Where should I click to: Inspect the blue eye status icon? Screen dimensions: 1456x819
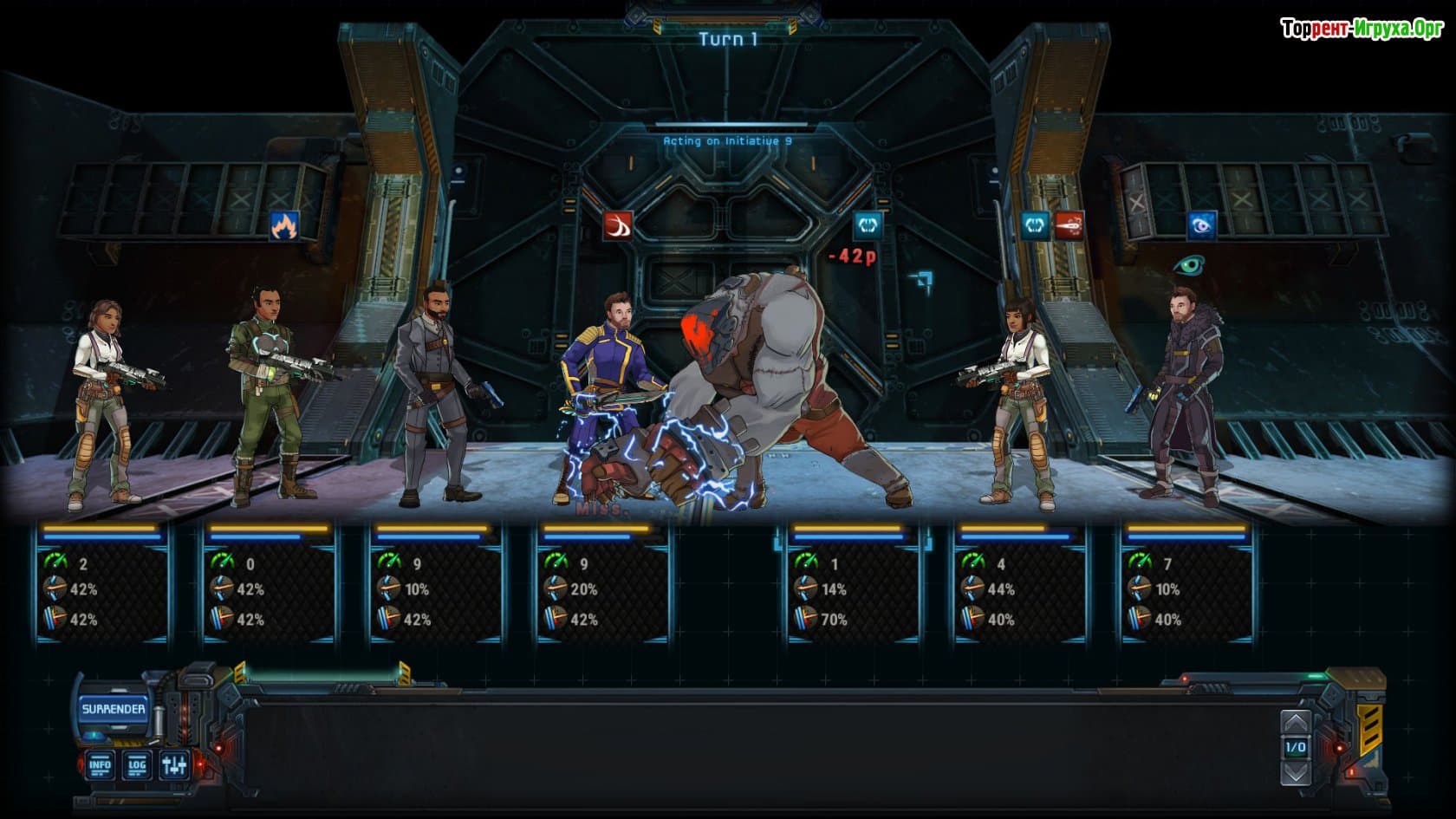(1201, 226)
